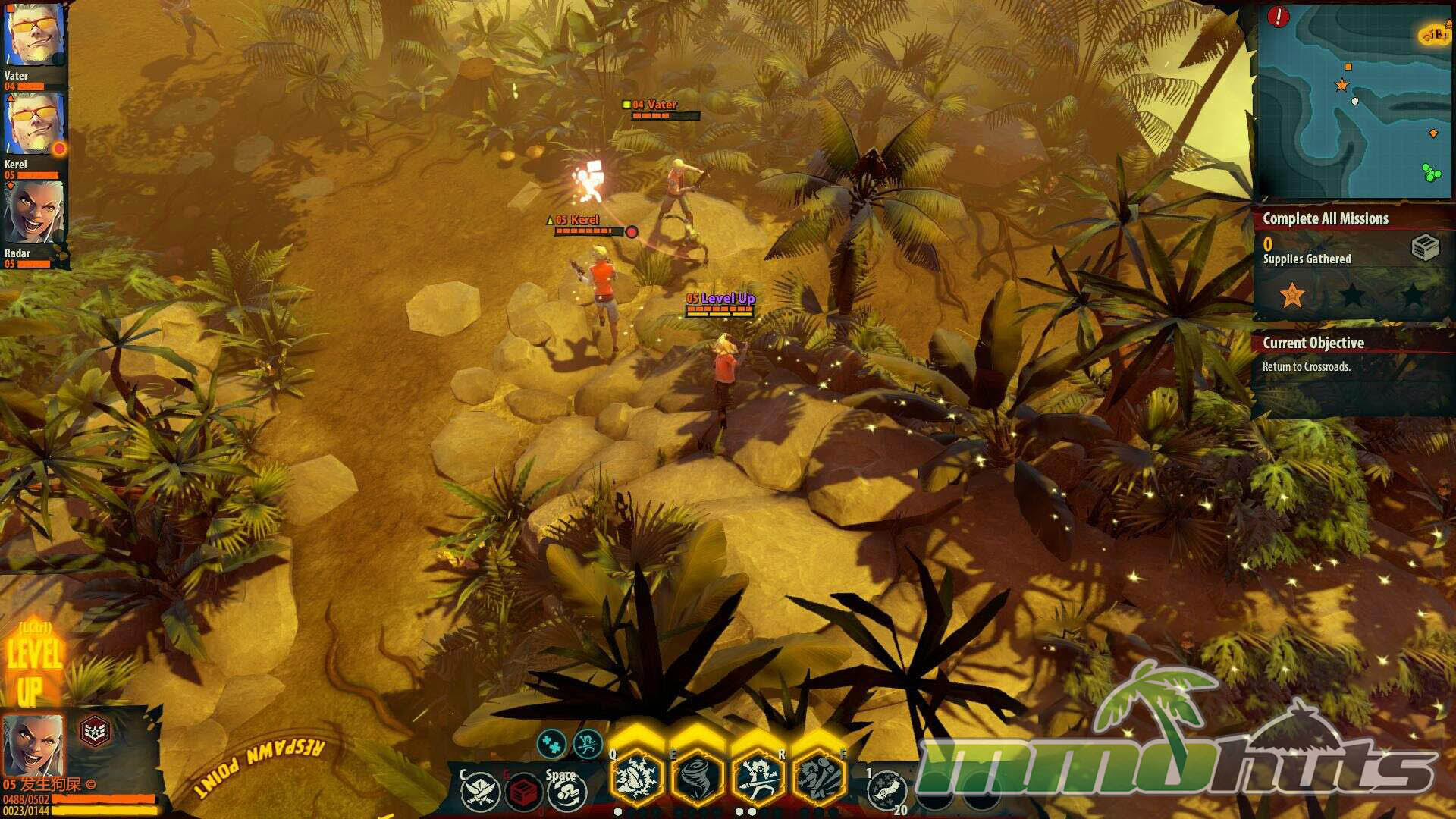Select Kerel's party portrait

pyautogui.click(x=34, y=125)
